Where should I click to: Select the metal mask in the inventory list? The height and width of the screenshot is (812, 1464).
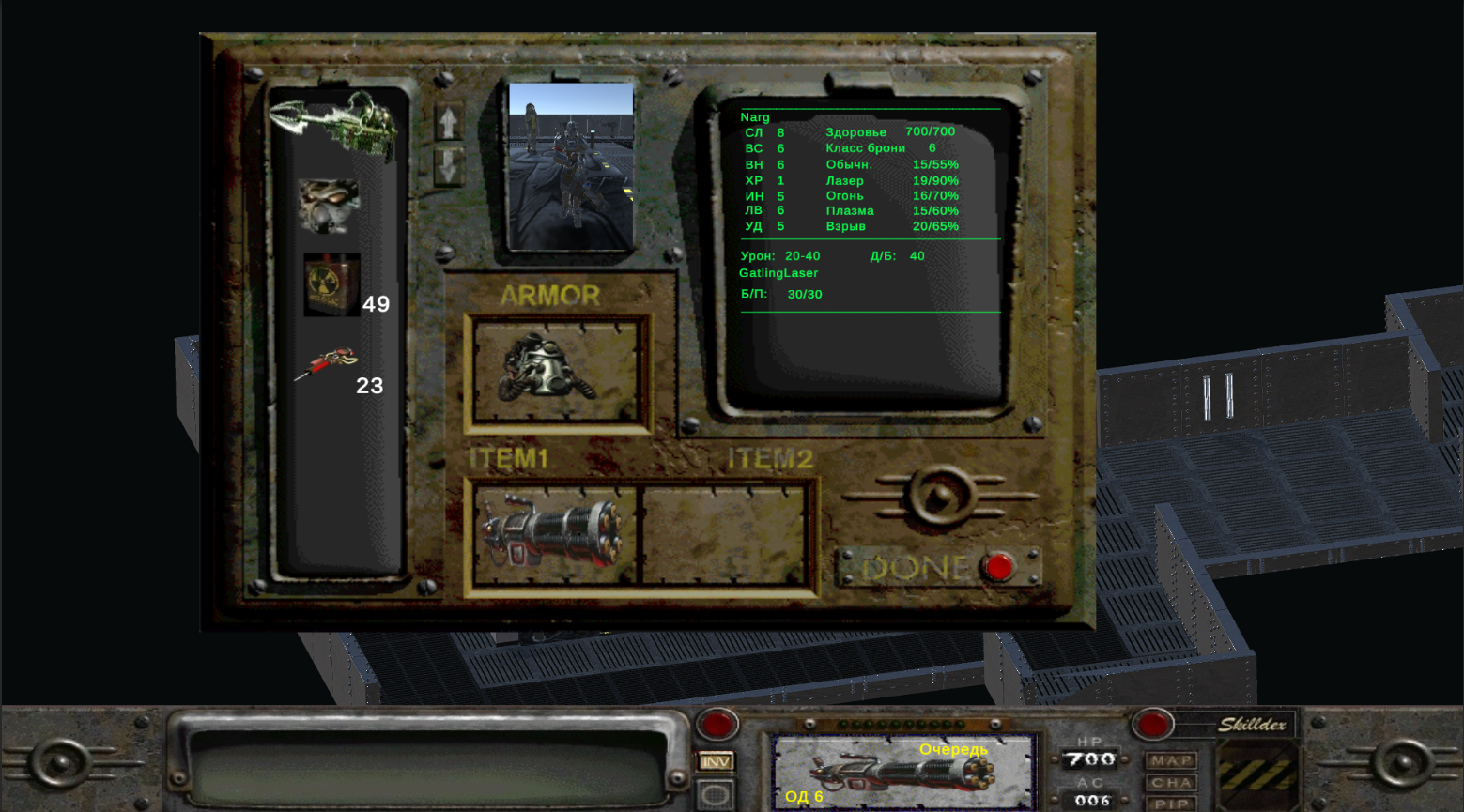click(331, 205)
